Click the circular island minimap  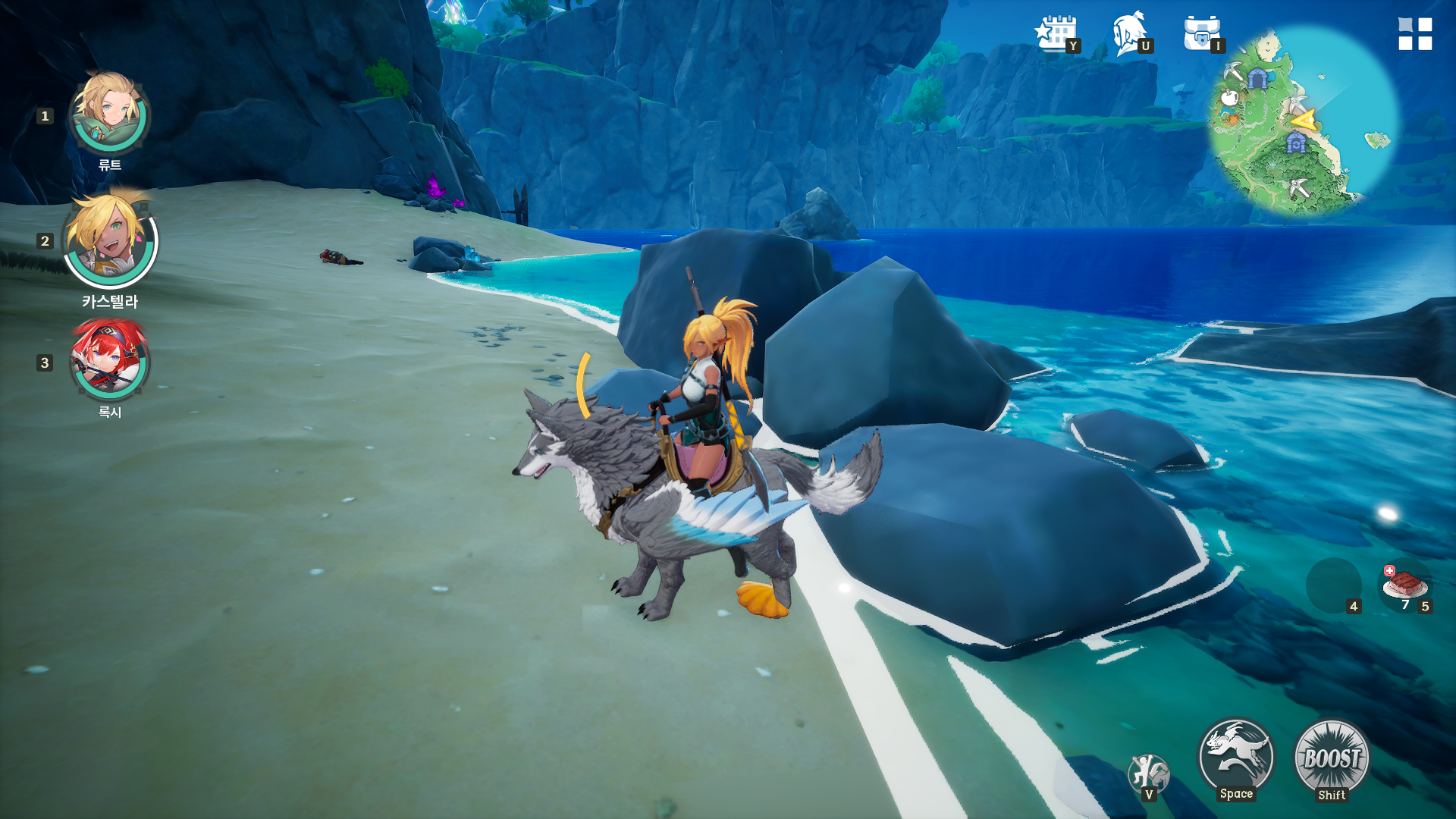tap(1303, 121)
